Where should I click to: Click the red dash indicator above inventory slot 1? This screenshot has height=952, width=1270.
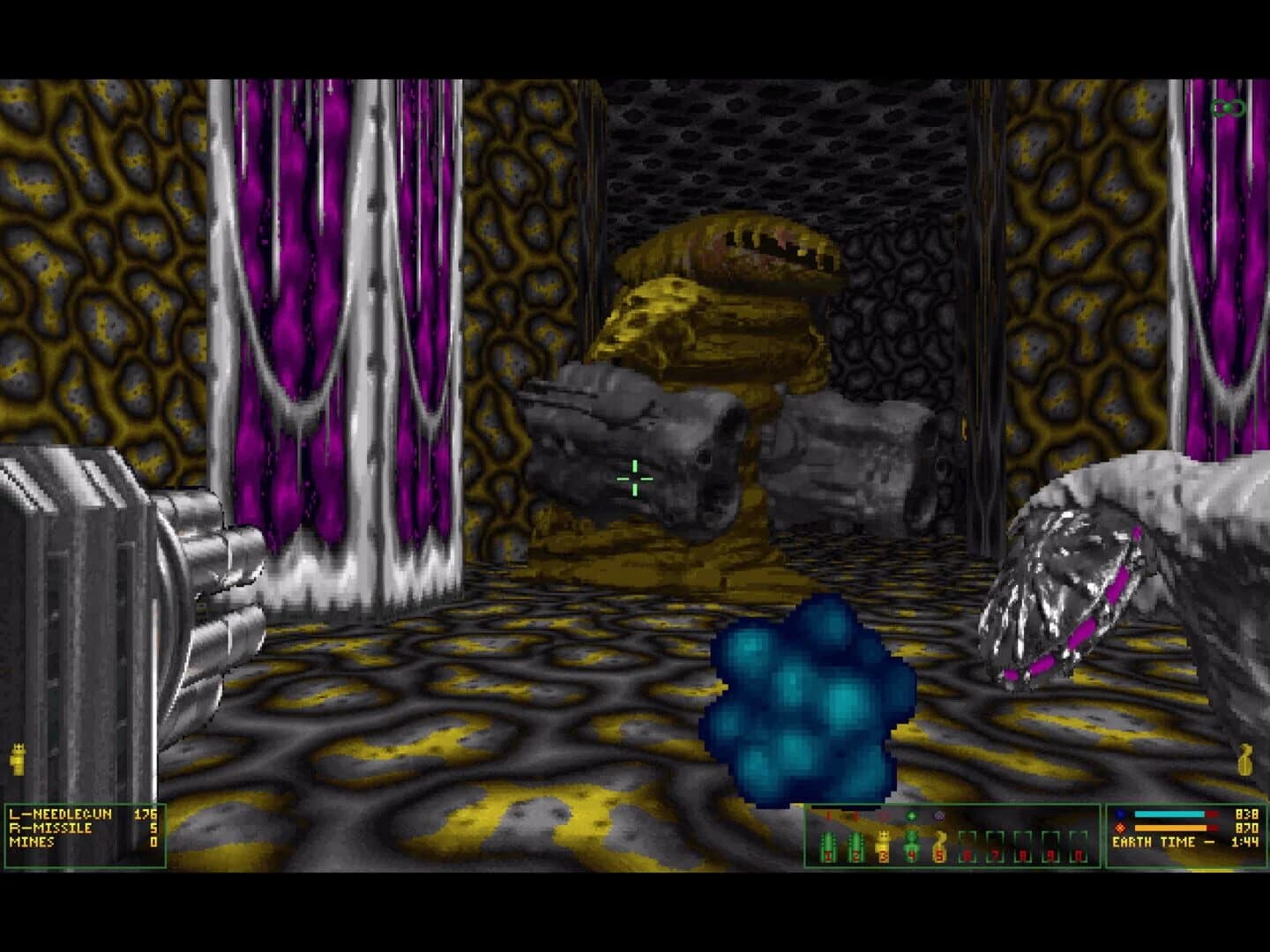[x=828, y=815]
